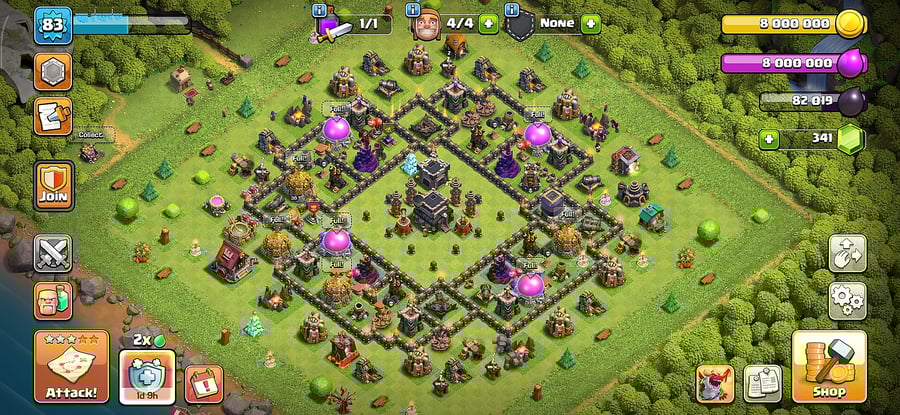Open the layout editor hand-and-arrows button
The image size is (900, 415).
point(846,253)
